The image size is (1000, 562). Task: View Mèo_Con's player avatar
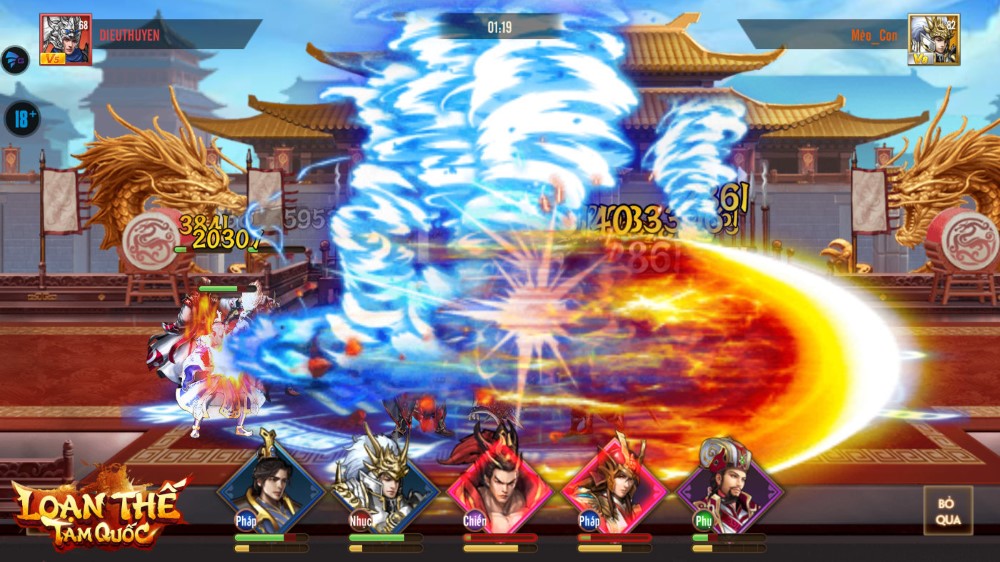(x=934, y=40)
